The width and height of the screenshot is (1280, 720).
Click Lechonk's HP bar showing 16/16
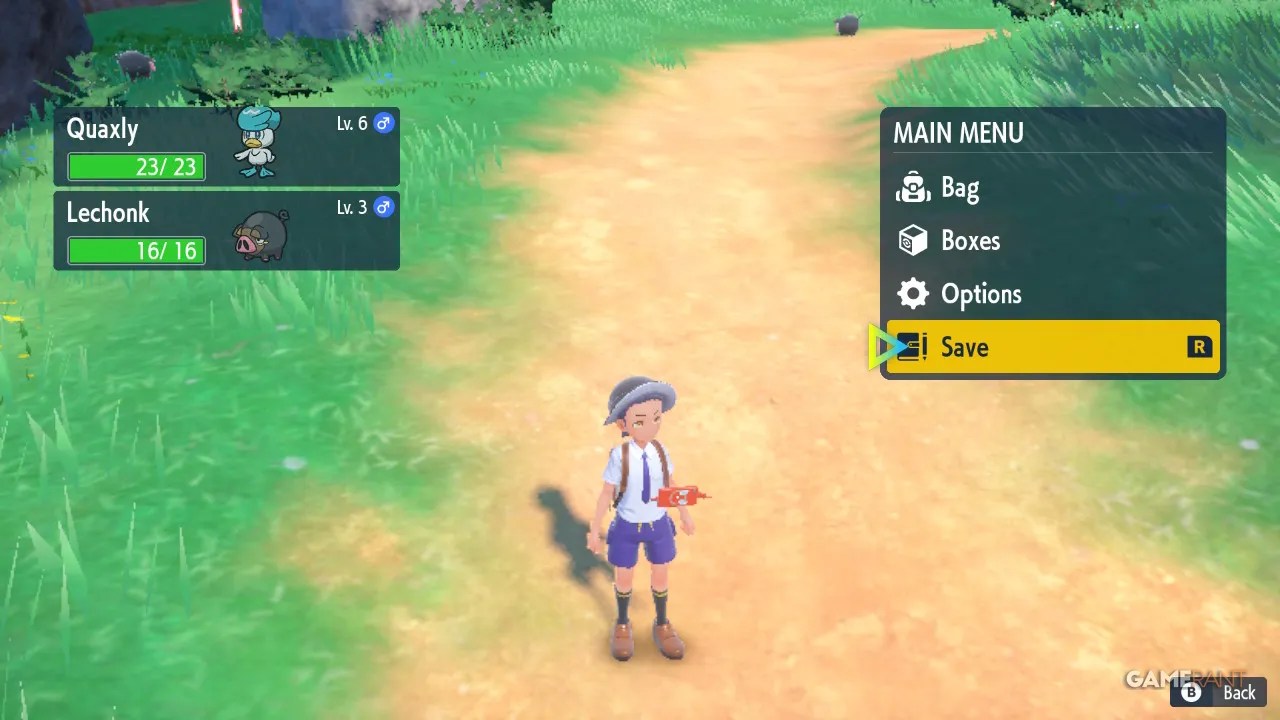tap(135, 251)
